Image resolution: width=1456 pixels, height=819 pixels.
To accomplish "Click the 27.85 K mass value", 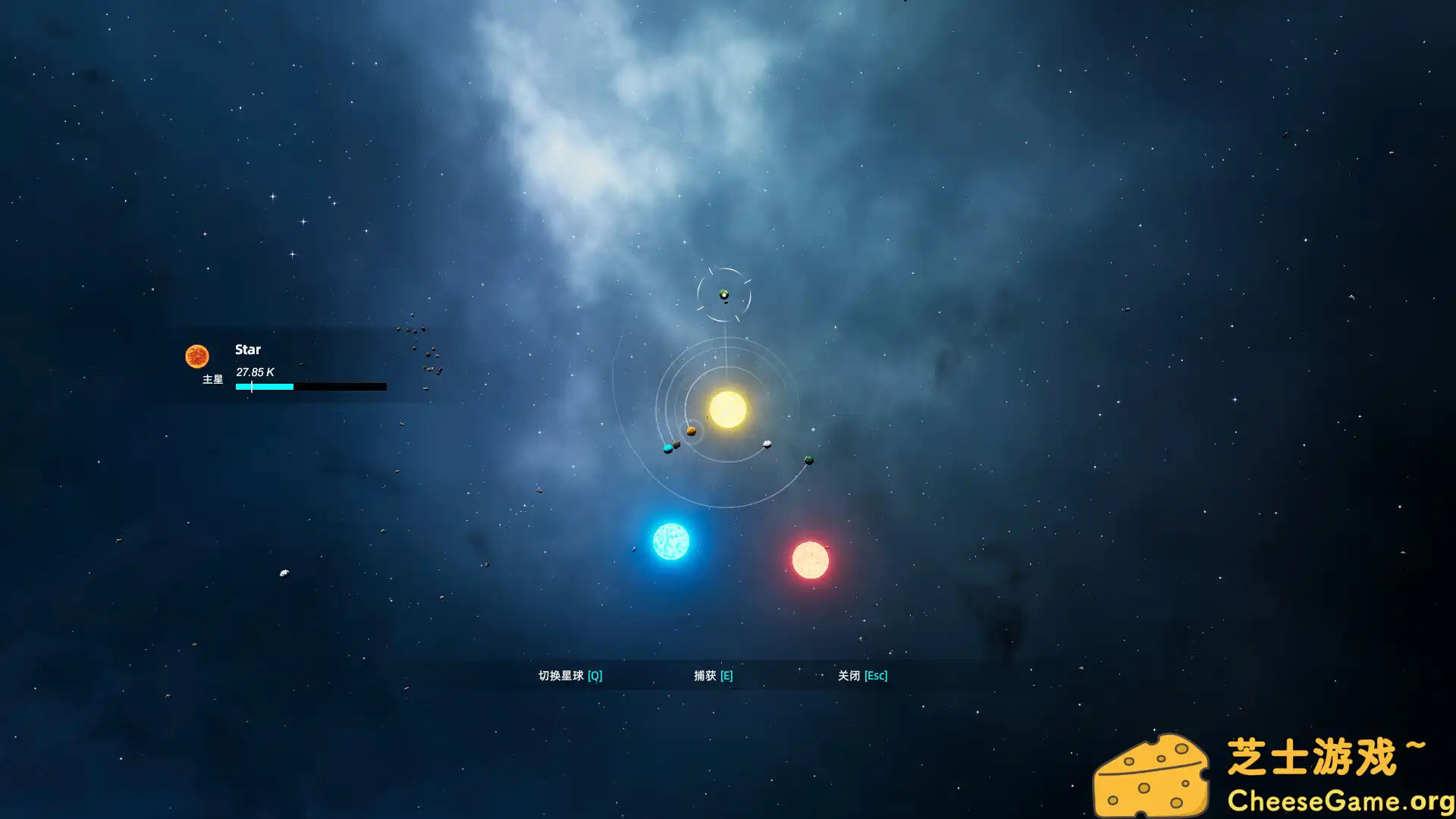I will point(256,372).
